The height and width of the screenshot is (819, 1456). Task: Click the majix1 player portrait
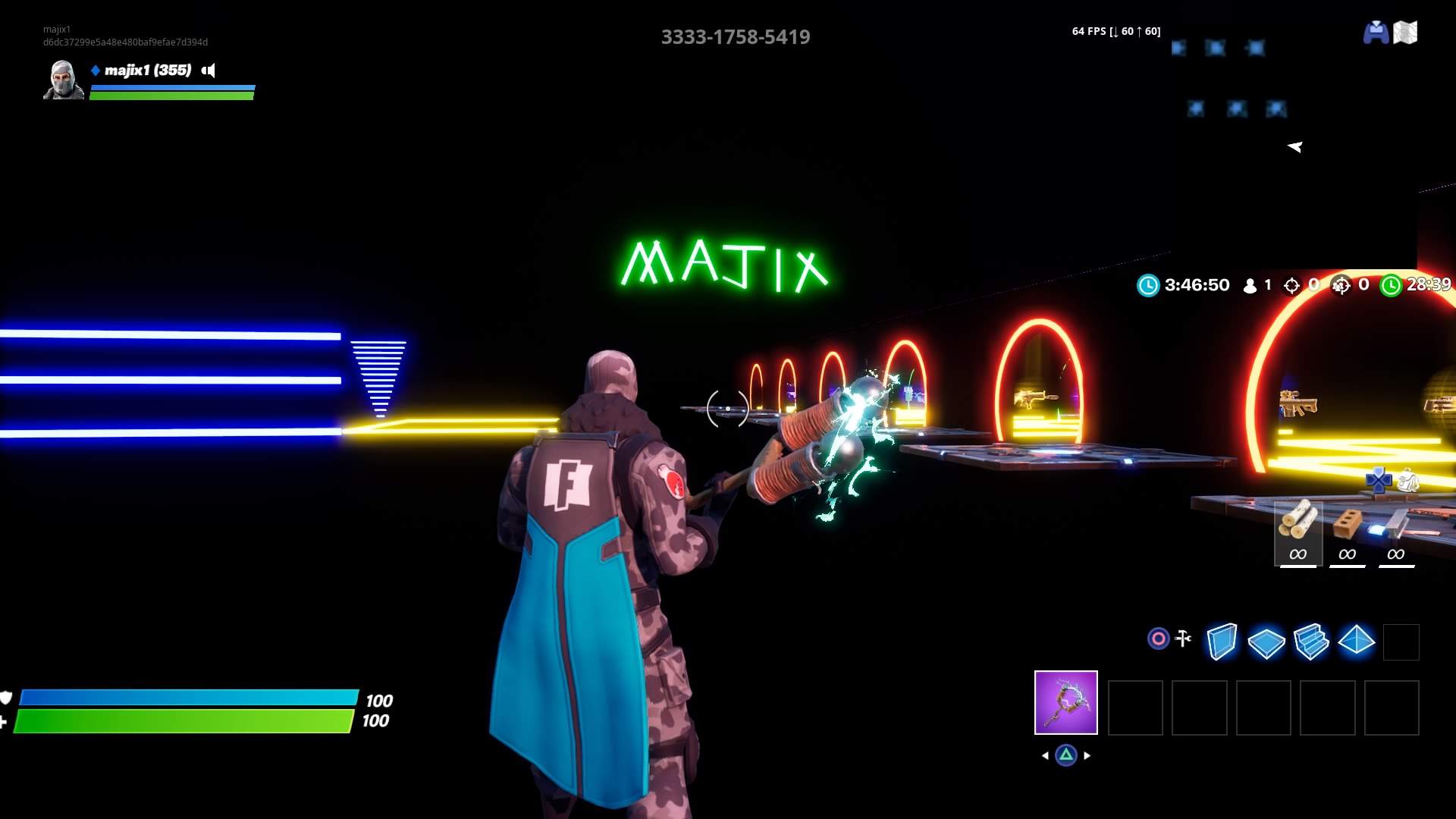(64, 80)
